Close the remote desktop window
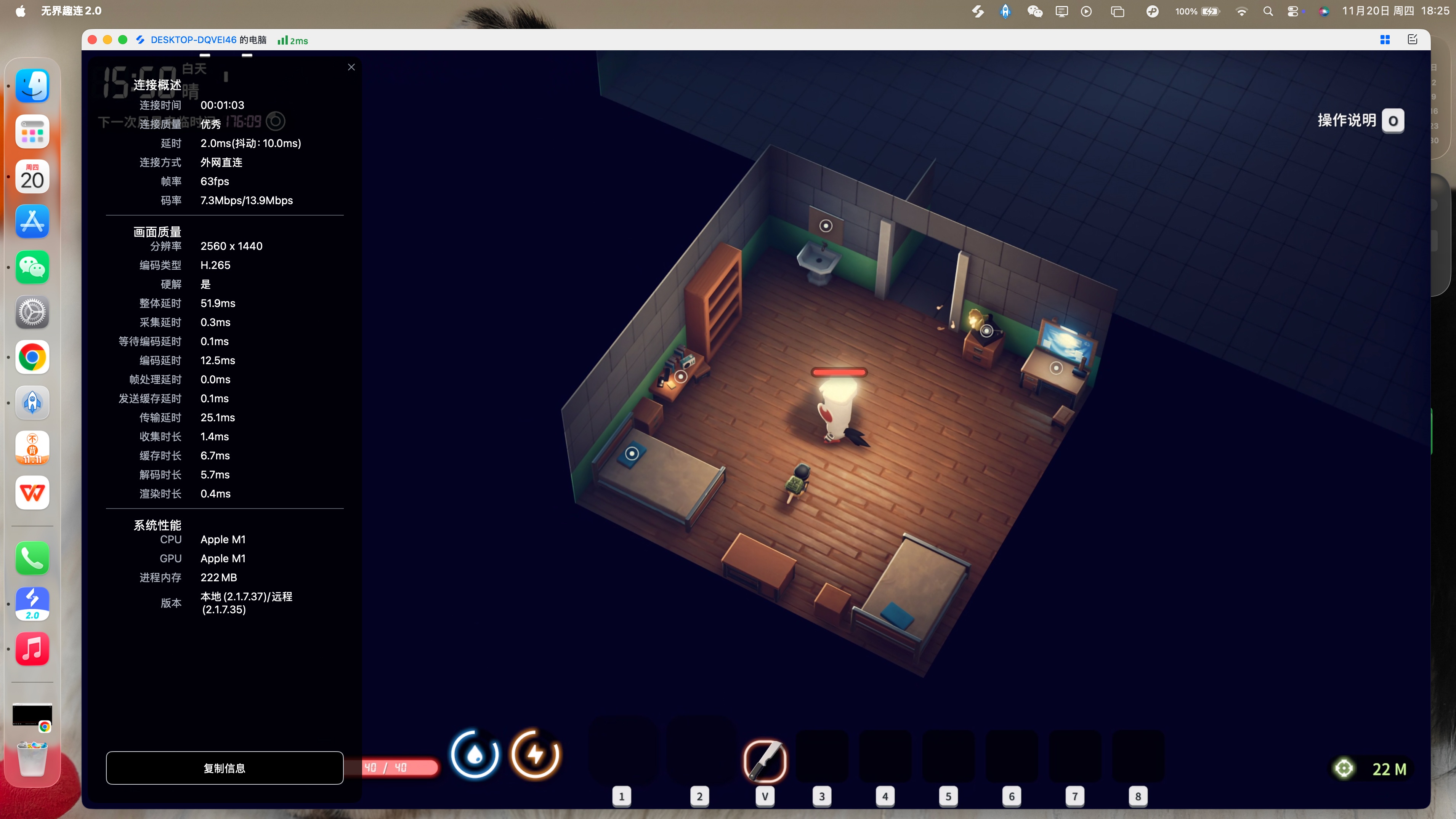 pyautogui.click(x=93, y=40)
